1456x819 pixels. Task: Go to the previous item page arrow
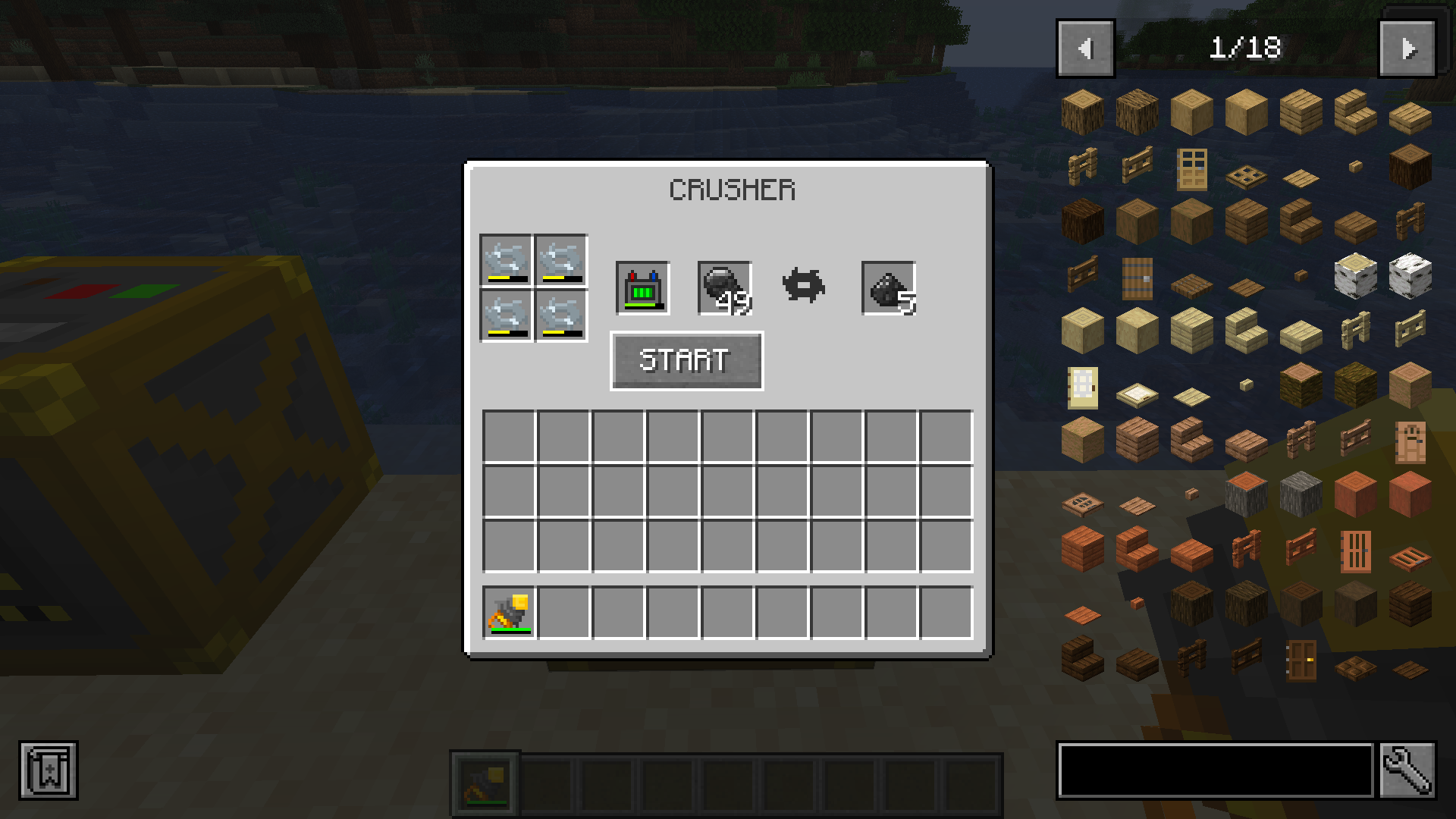point(1084,48)
